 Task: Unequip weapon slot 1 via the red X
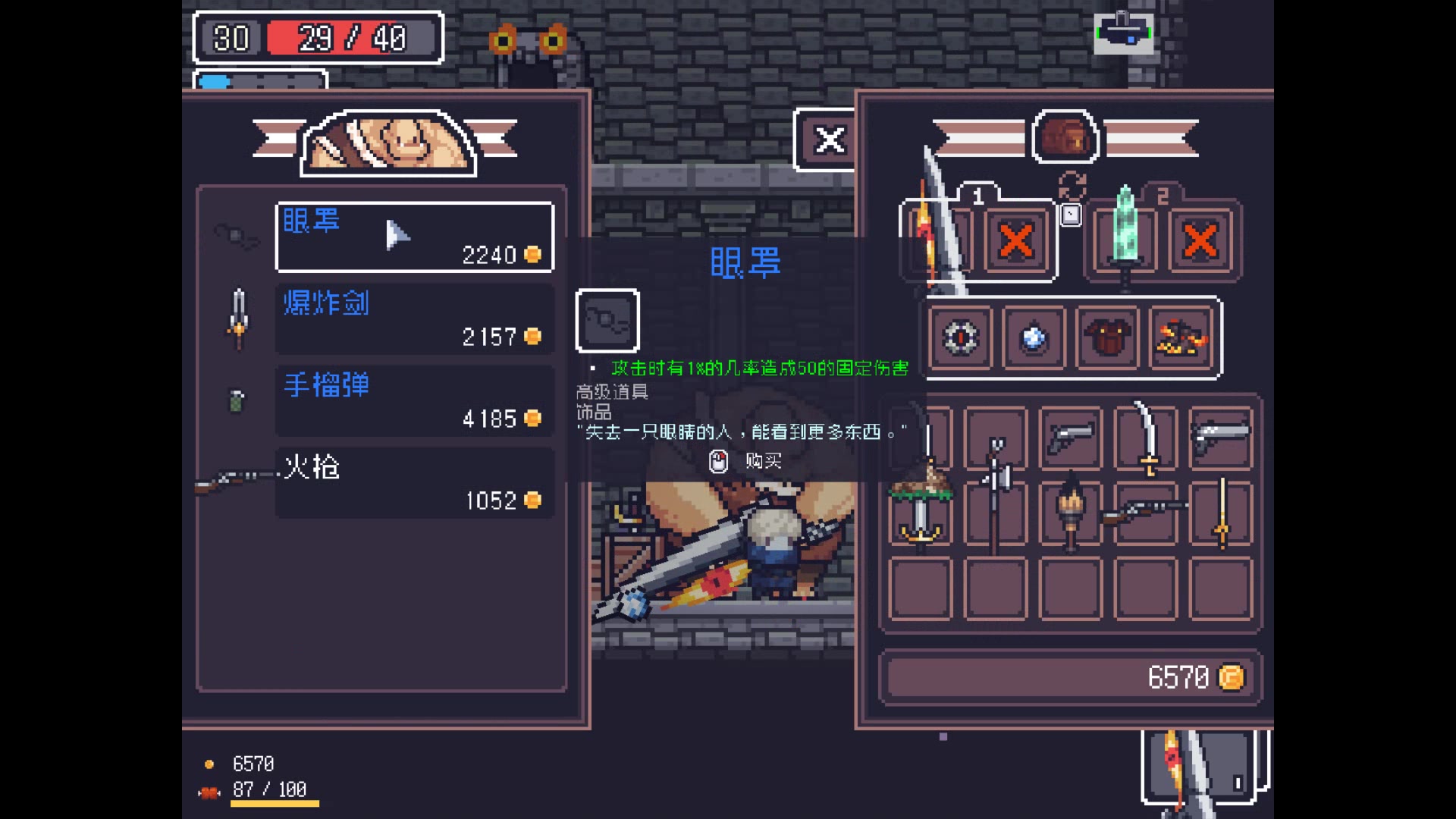(1016, 239)
